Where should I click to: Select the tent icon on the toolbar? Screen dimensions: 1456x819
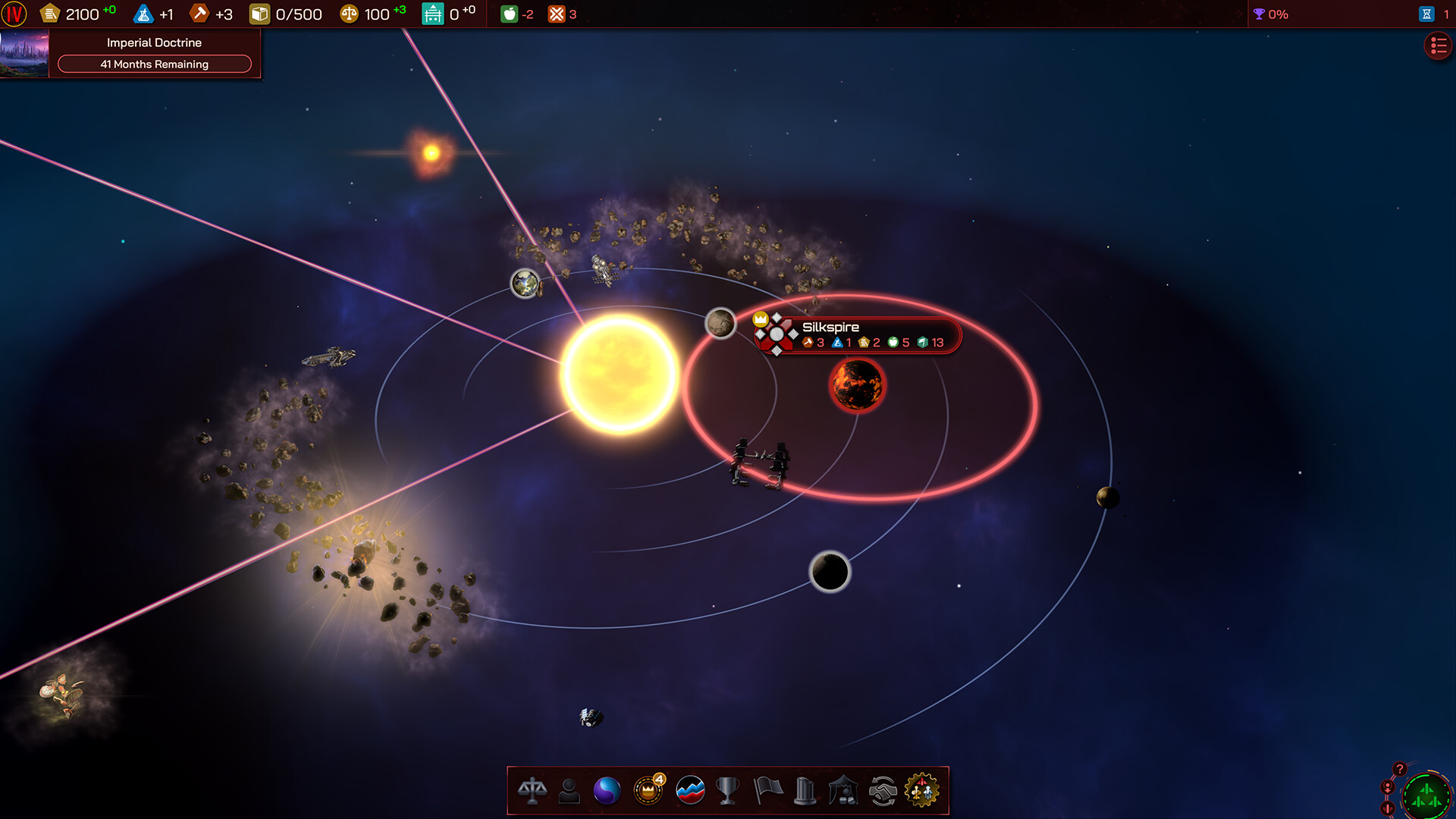point(843,789)
